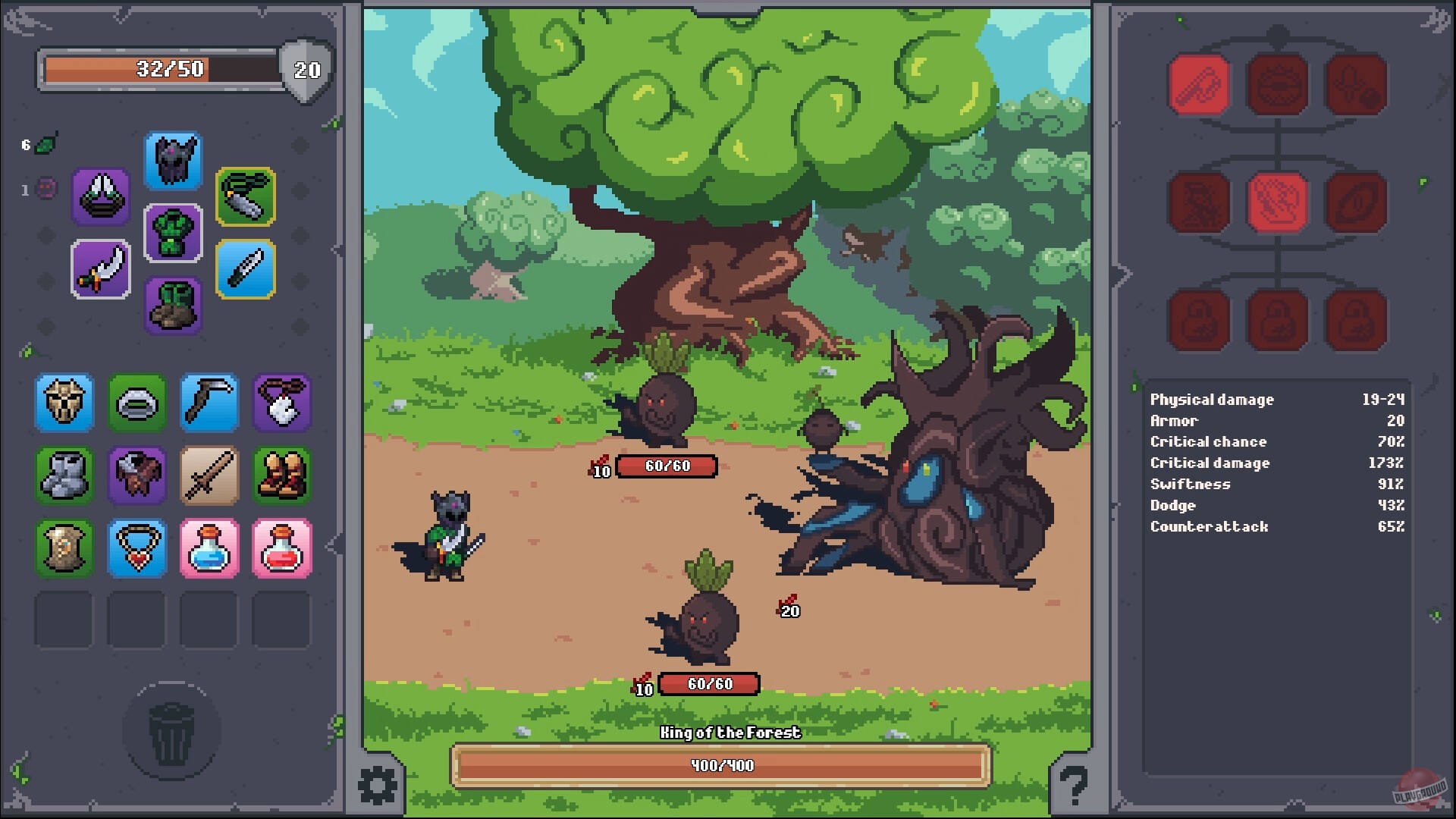Select the stone boots item
The image size is (1456, 819).
[x=64, y=475]
